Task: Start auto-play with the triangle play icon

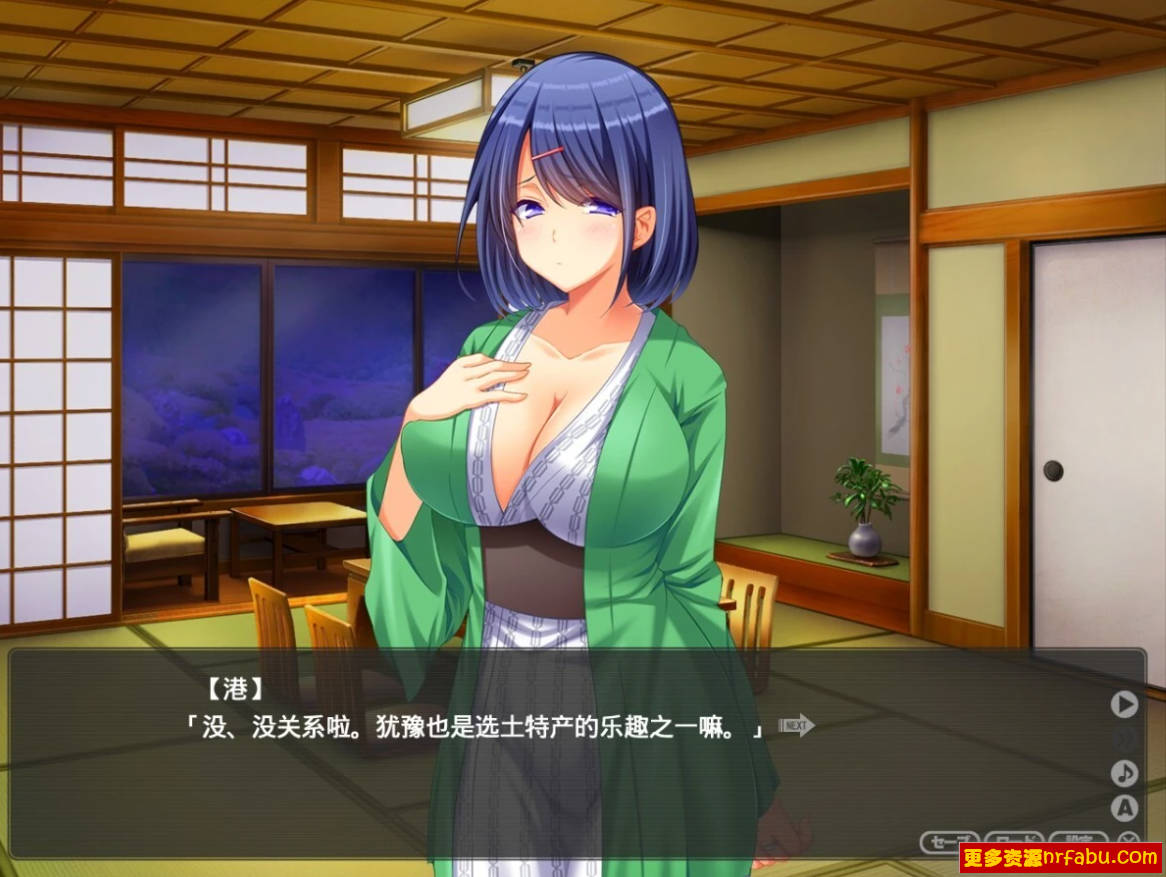Action: pyautogui.click(x=1125, y=704)
